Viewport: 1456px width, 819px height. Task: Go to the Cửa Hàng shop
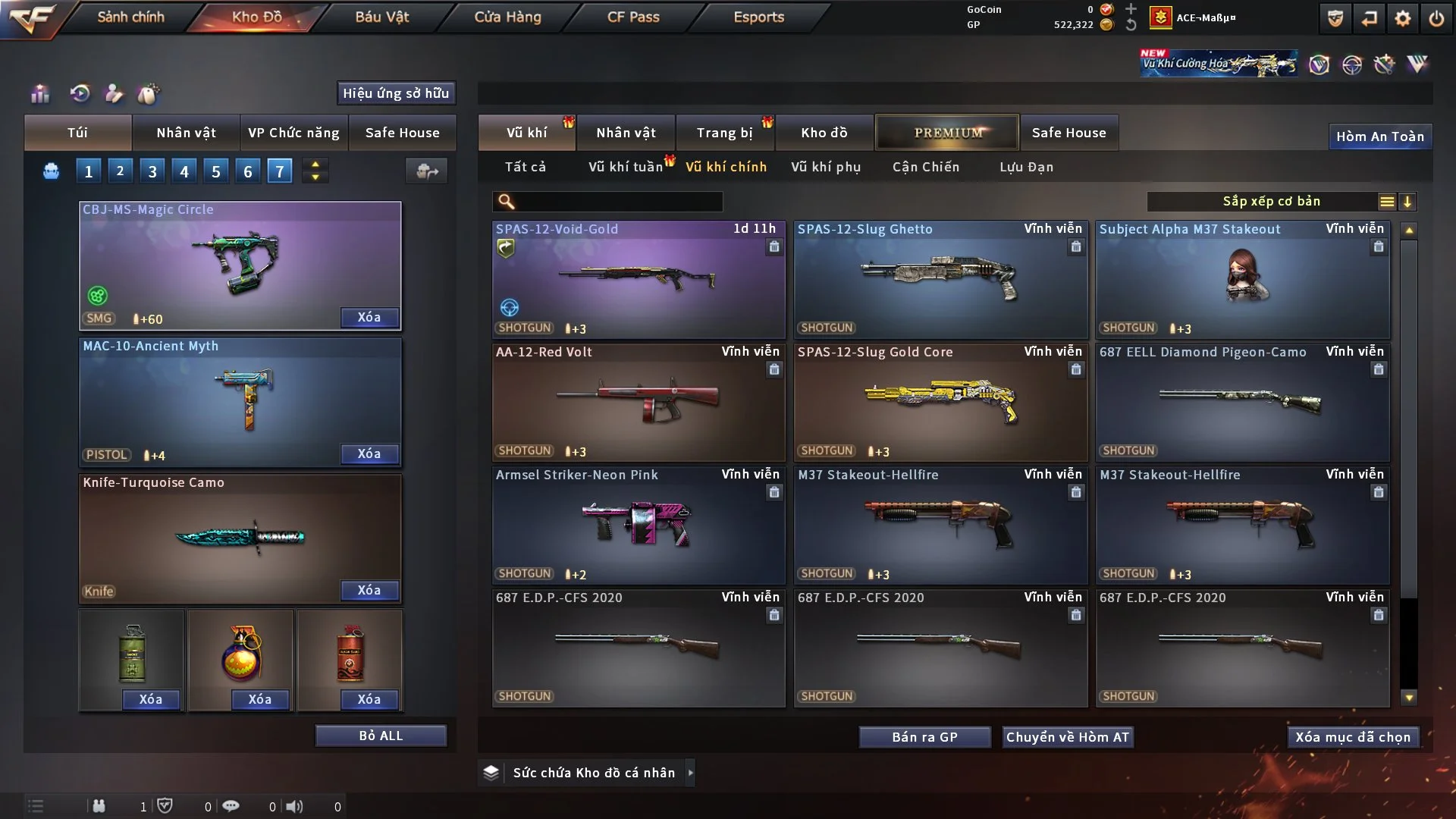point(507,17)
